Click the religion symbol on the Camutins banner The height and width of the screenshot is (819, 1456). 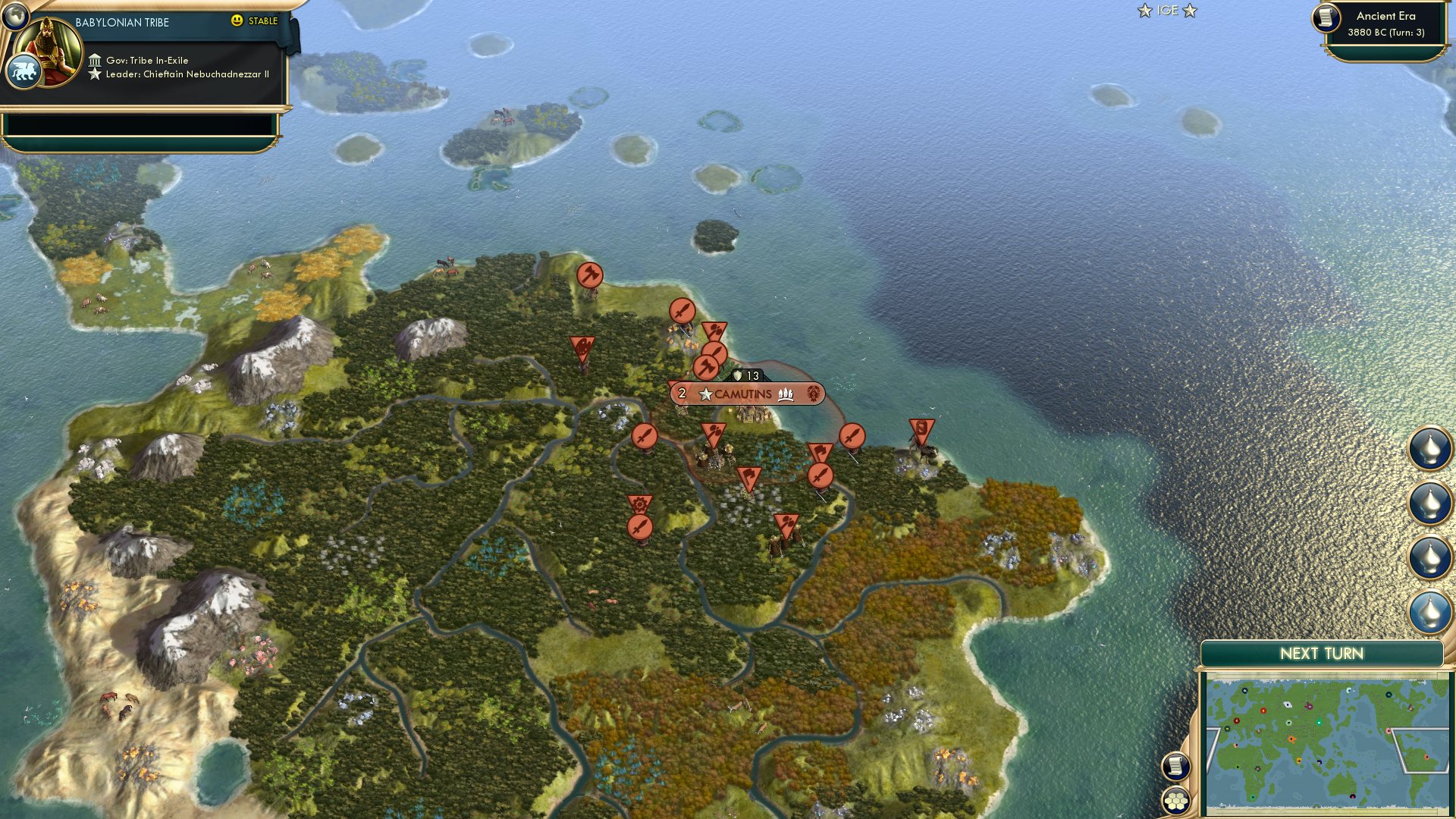point(814,394)
